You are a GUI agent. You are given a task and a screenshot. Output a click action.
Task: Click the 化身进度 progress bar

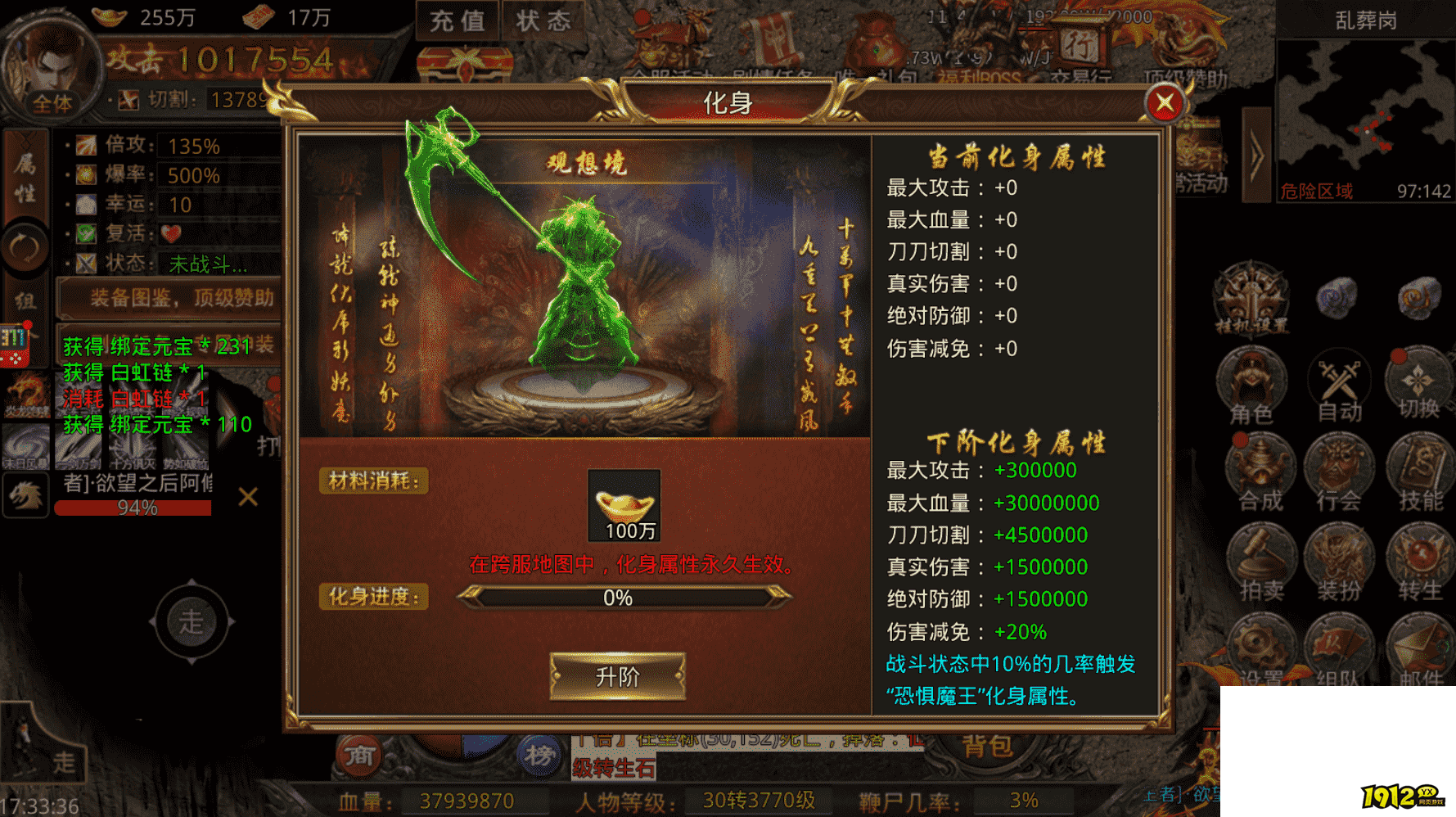[615, 599]
